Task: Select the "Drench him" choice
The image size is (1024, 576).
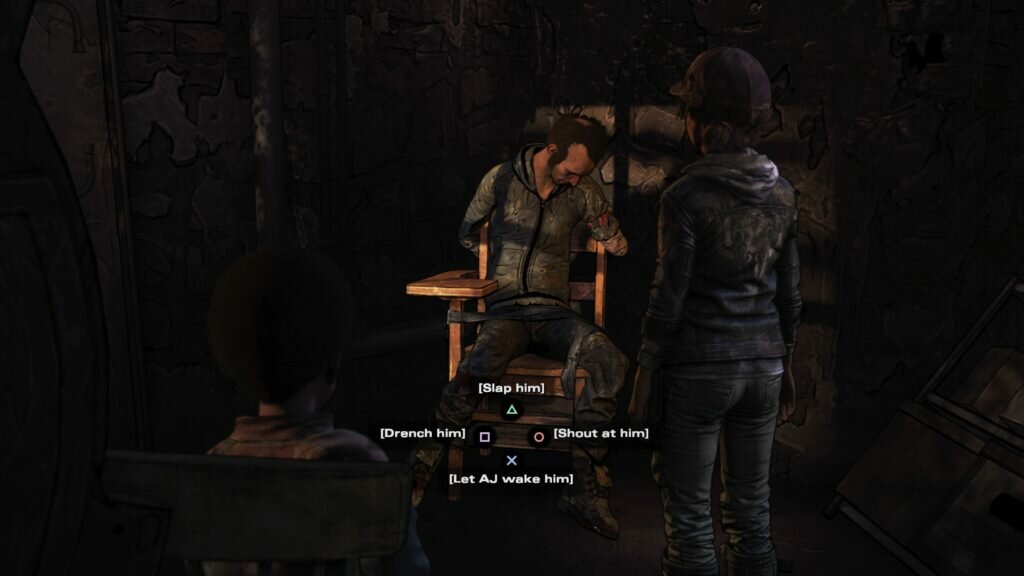Action: (x=423, y=433)
